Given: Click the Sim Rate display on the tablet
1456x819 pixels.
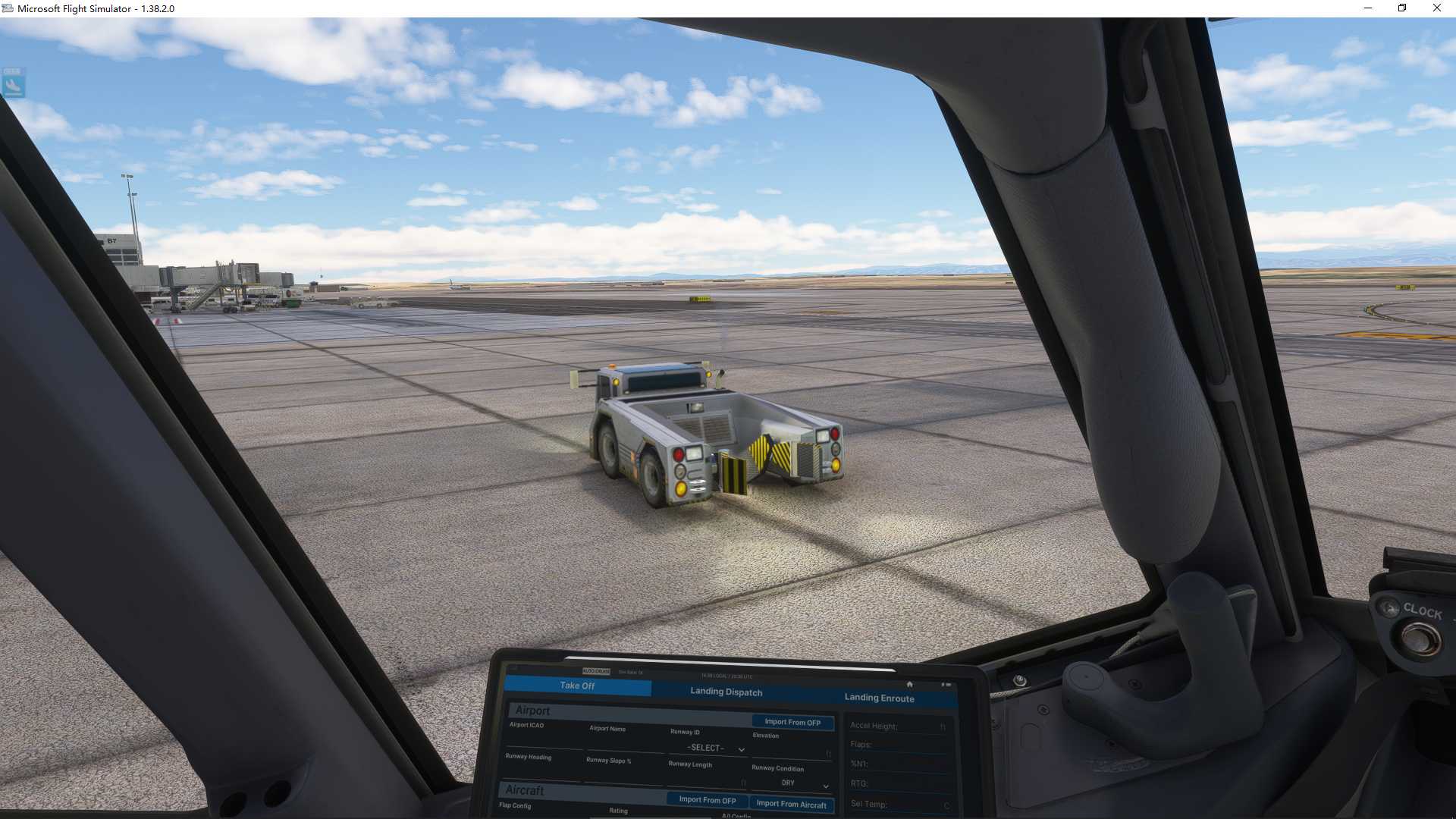Looking at the screenshot, I should [632, 672].
